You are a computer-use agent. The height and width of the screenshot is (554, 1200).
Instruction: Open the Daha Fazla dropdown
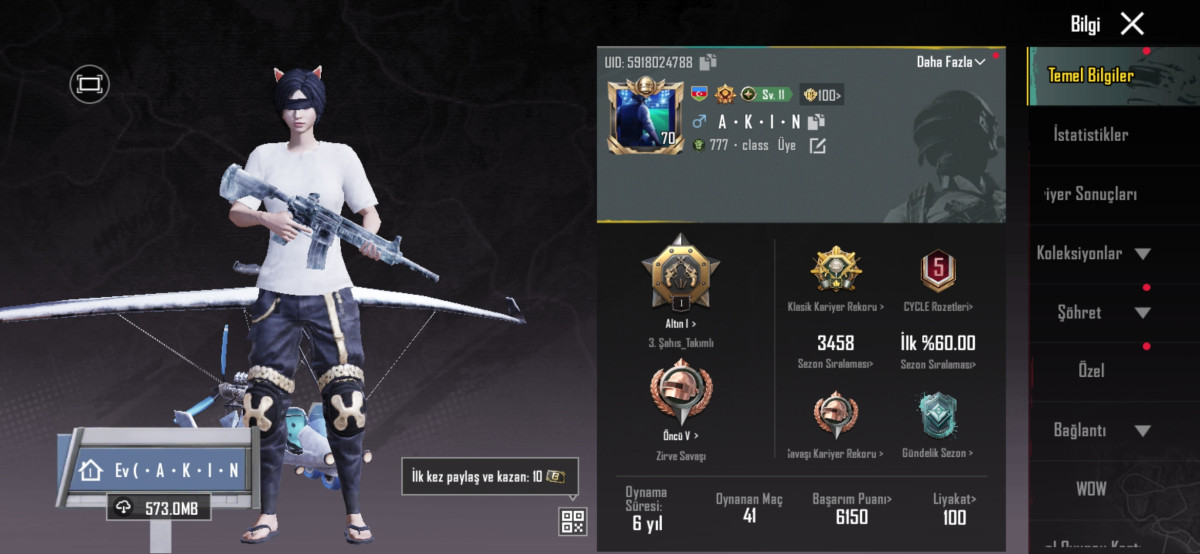[x=951, y=62]
